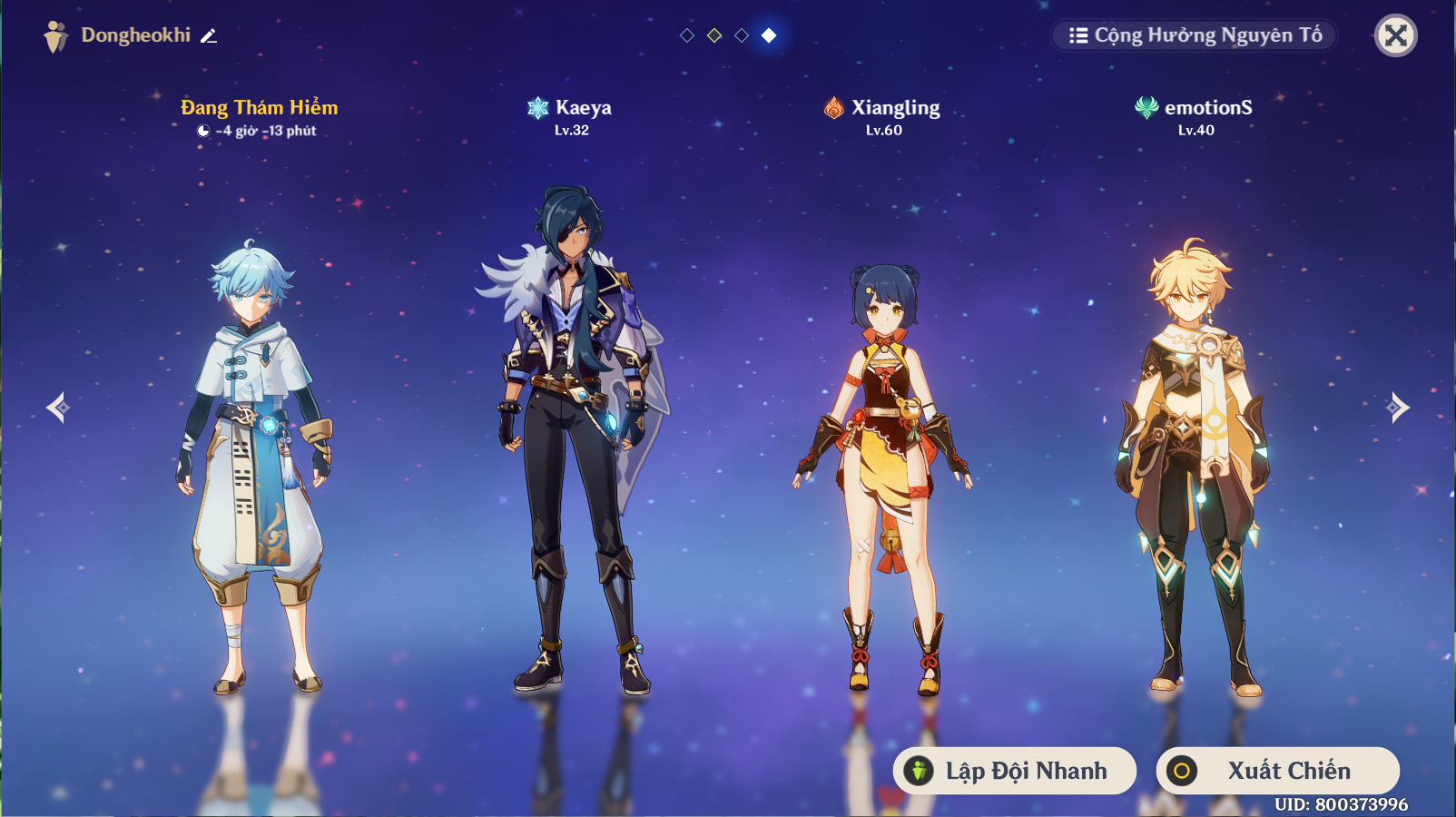The width and height of the screenshot is (1456, 817).
Task: Switch to the first party page dot
Action: click(687, 35)
